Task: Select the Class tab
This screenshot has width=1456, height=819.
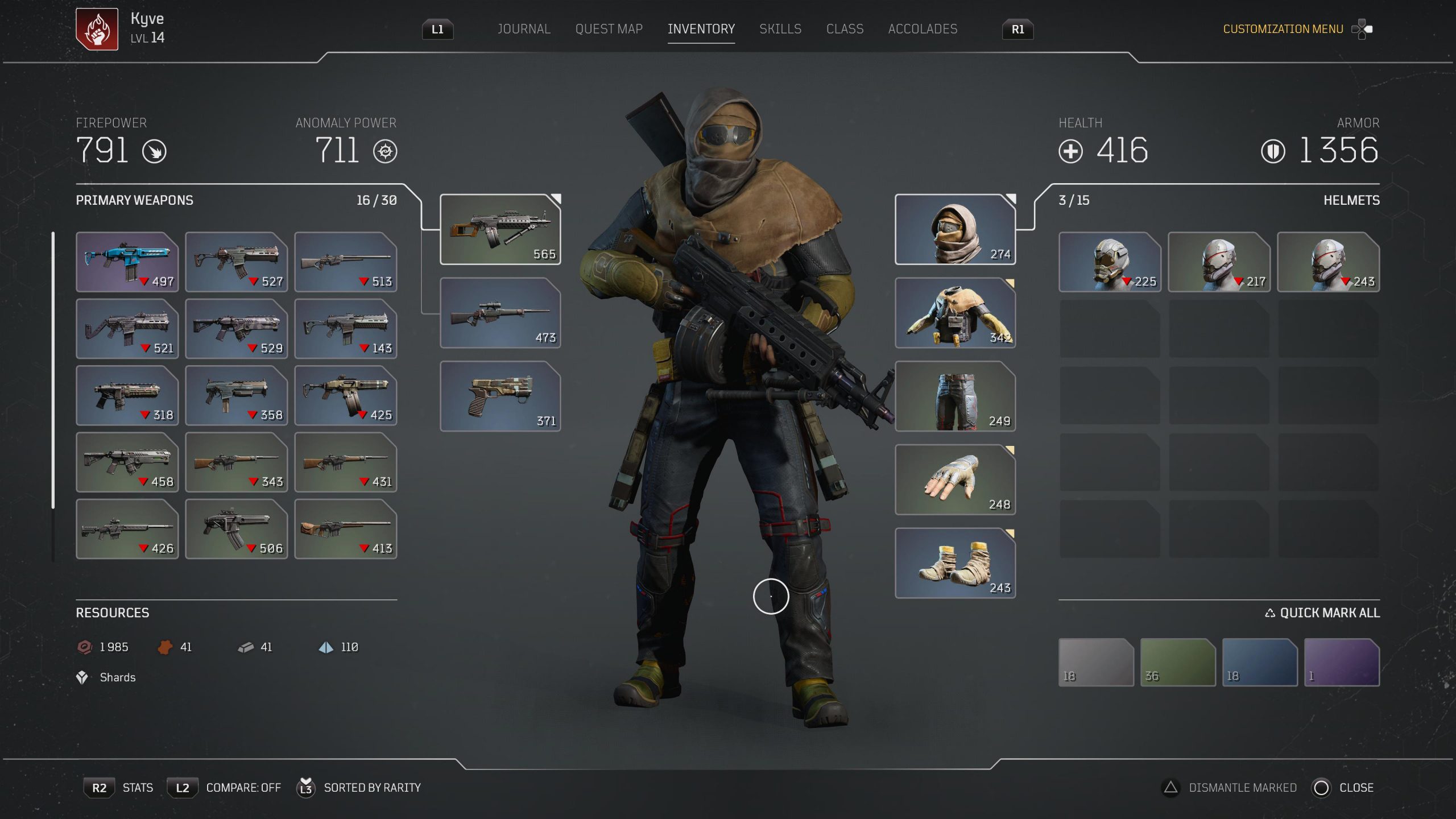Action: pyautogui.click(x=844, y=29)
